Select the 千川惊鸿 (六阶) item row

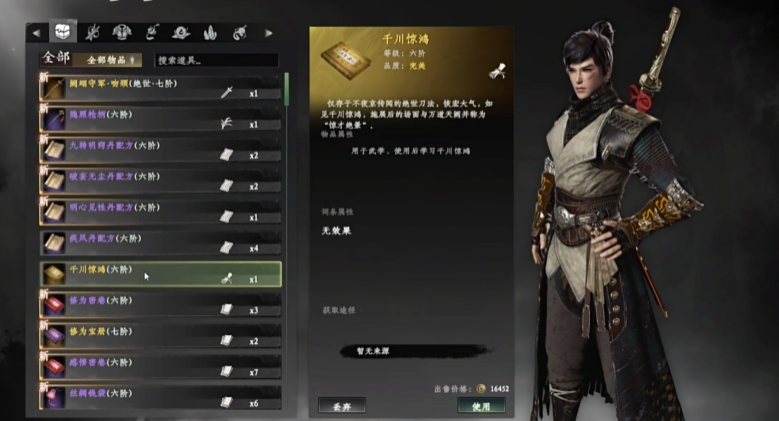(x=160, y=273)
